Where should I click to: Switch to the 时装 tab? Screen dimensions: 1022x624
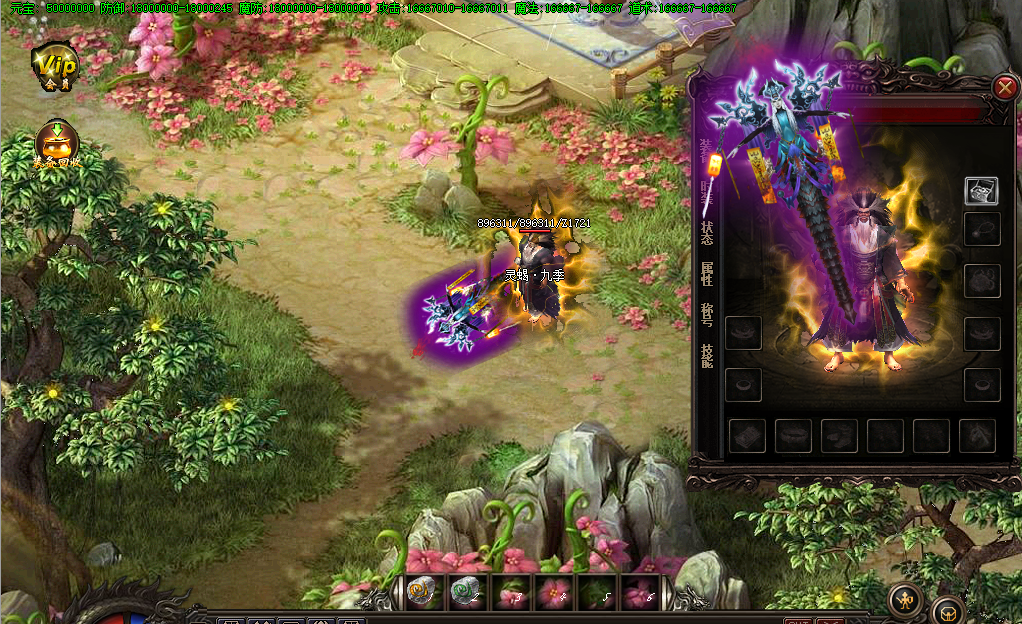tap(707, 190)
